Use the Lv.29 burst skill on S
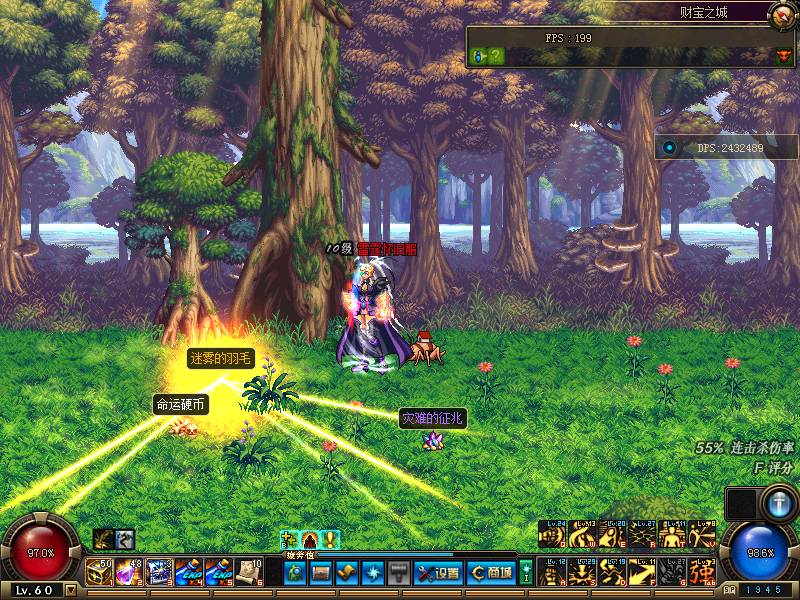Viewport: 800px width, 600px height. click(582, 573)
